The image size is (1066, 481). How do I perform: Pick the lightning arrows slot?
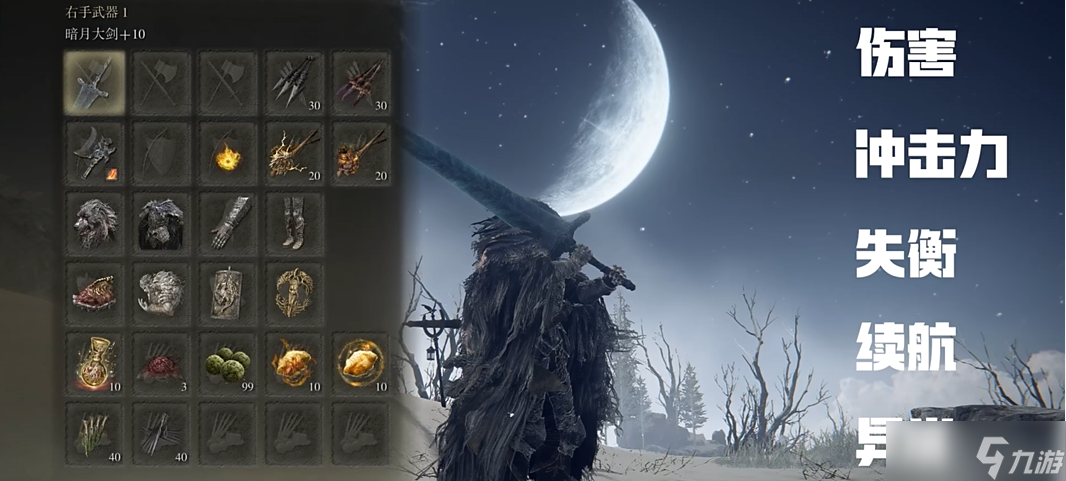click(293, 152)
